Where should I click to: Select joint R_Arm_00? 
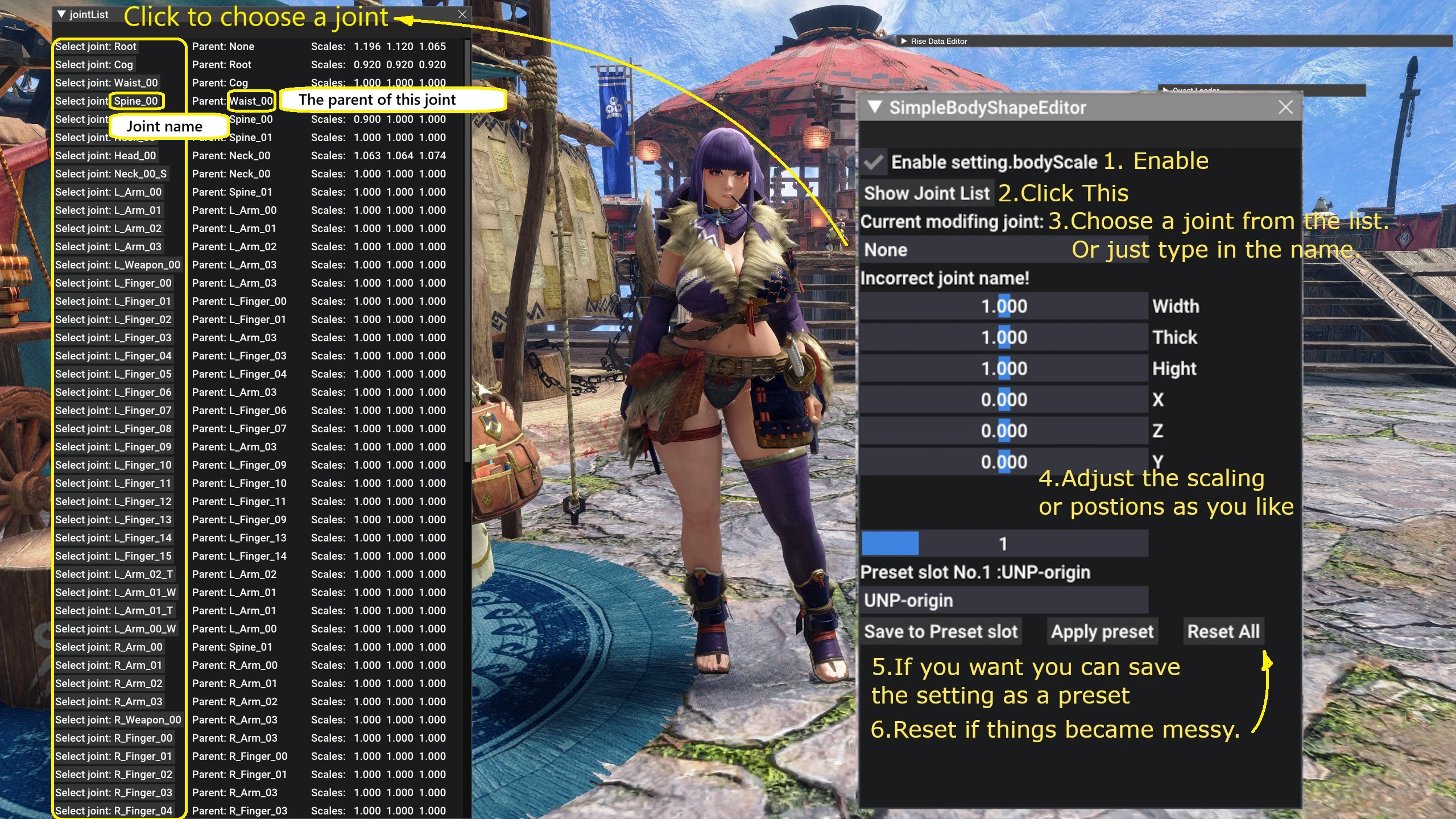[109, 647]
